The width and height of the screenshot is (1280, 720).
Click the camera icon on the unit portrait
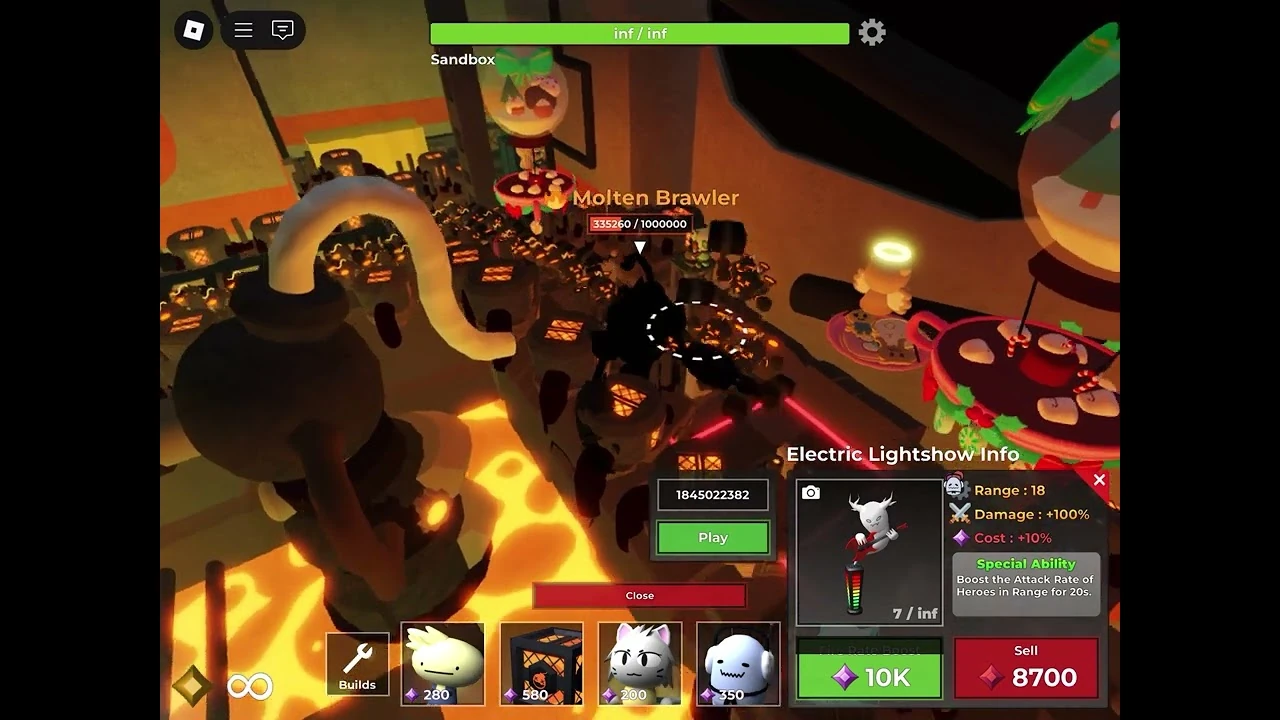point(810,490)
